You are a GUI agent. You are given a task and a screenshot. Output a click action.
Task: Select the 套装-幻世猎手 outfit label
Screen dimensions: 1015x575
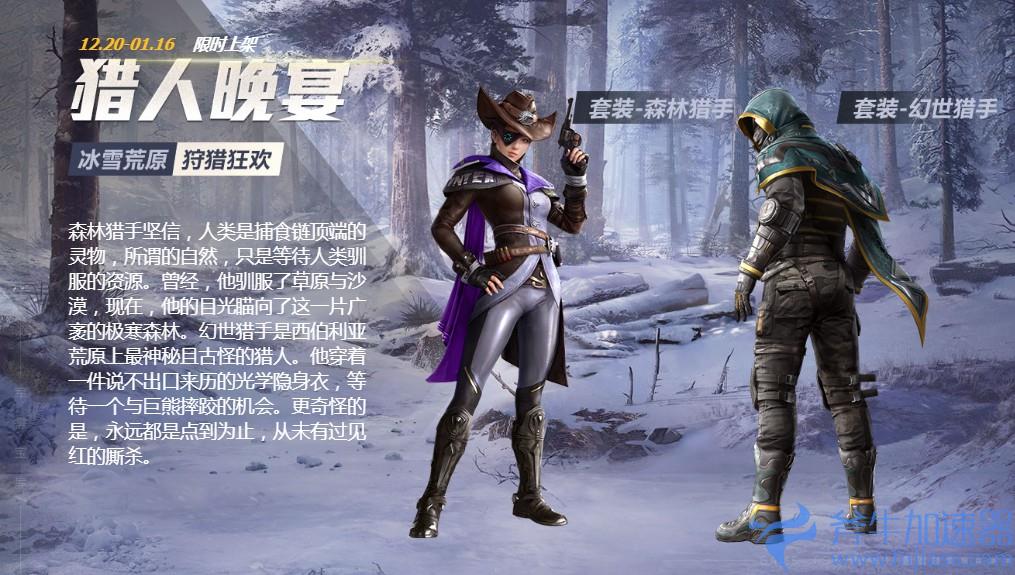[x=923, y=108]
